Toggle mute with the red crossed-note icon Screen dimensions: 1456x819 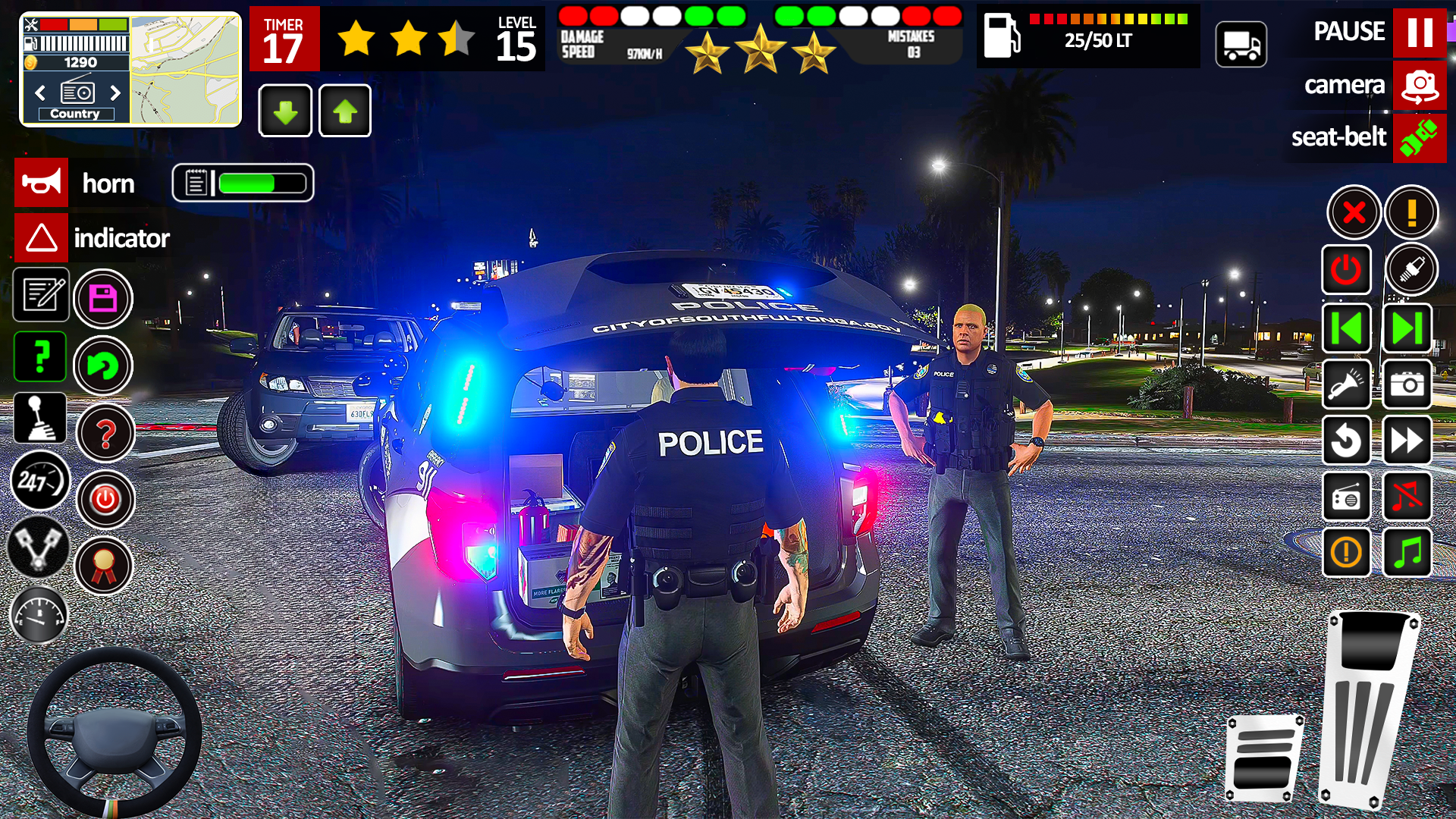[x=1407, y=497]
